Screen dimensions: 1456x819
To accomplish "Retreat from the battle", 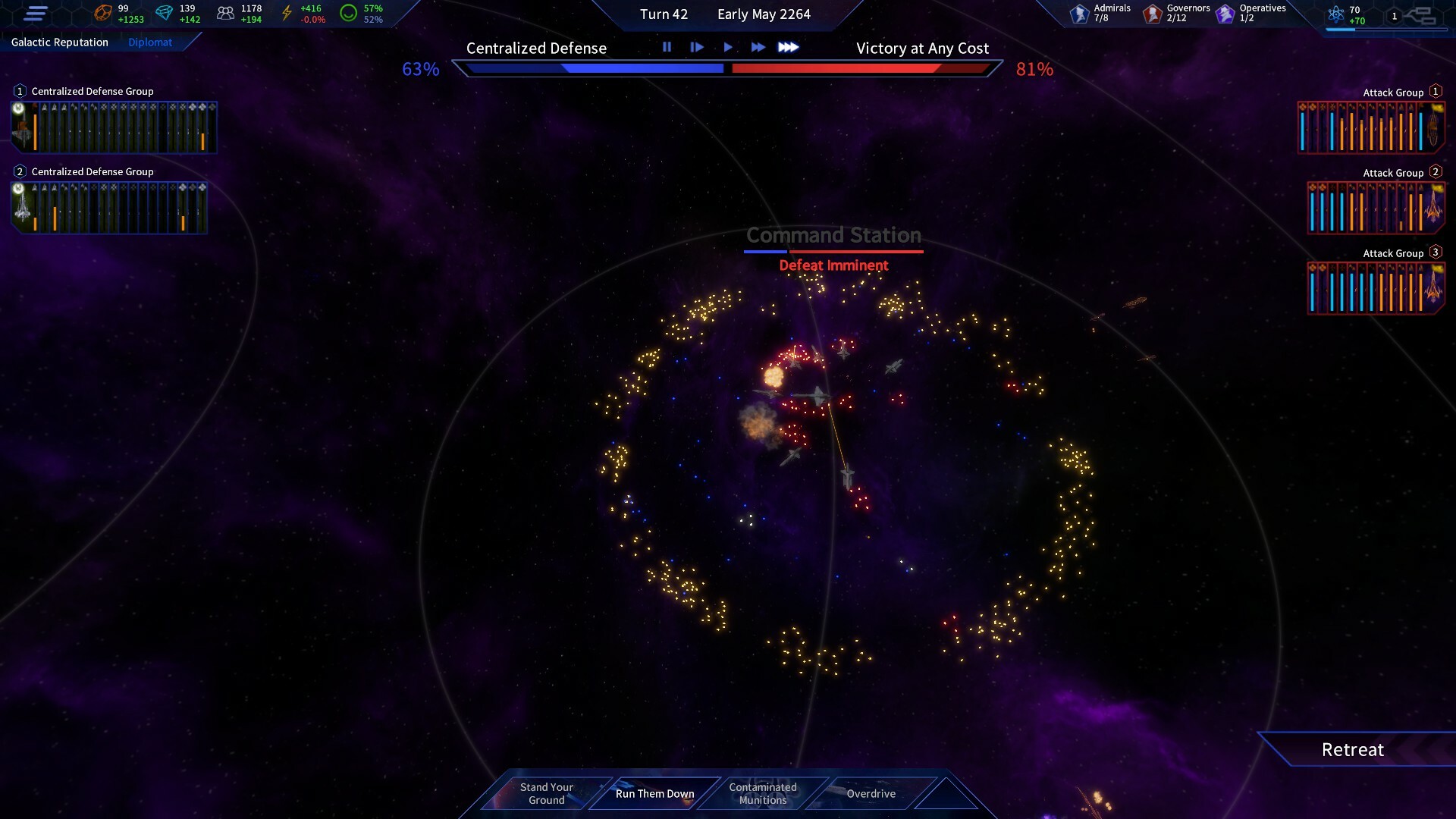I will click(1352, 750).
